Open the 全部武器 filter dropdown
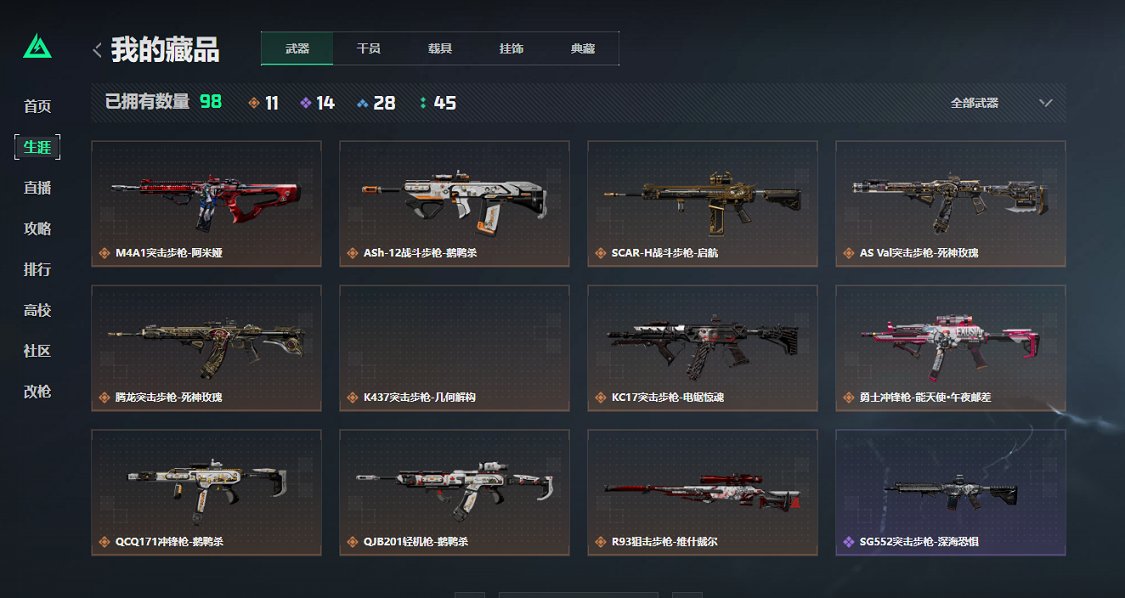The height and width of the screenshot is (598, 1125). pyautogui.click(x=1001, y=103)
